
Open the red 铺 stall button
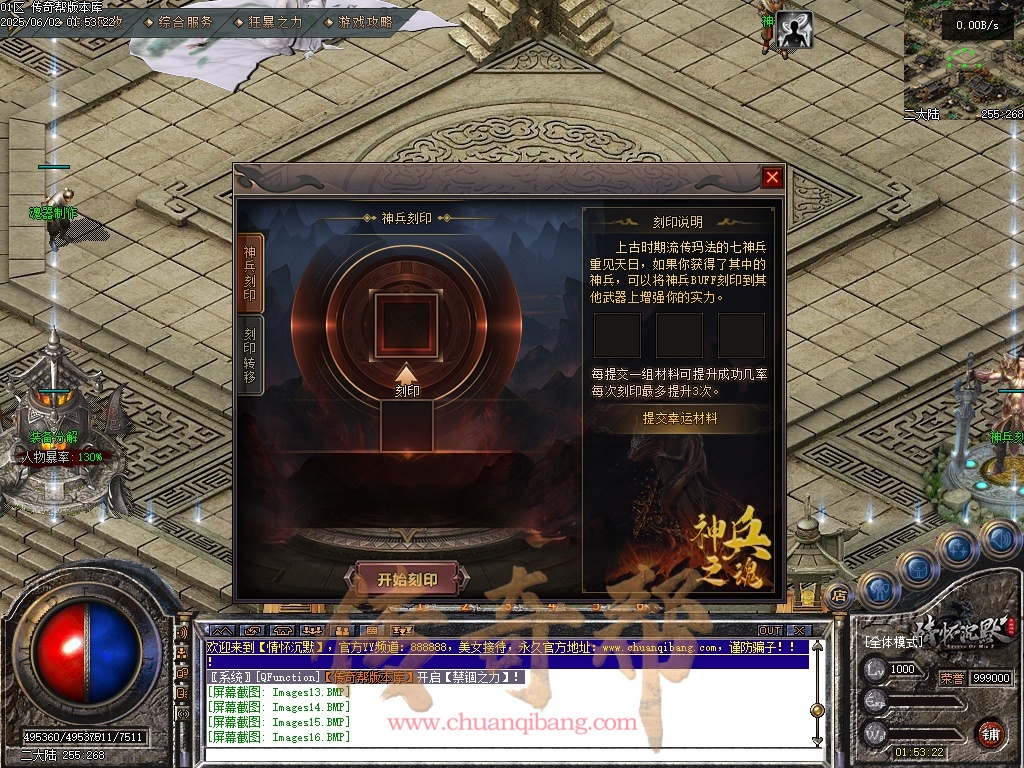990,733
